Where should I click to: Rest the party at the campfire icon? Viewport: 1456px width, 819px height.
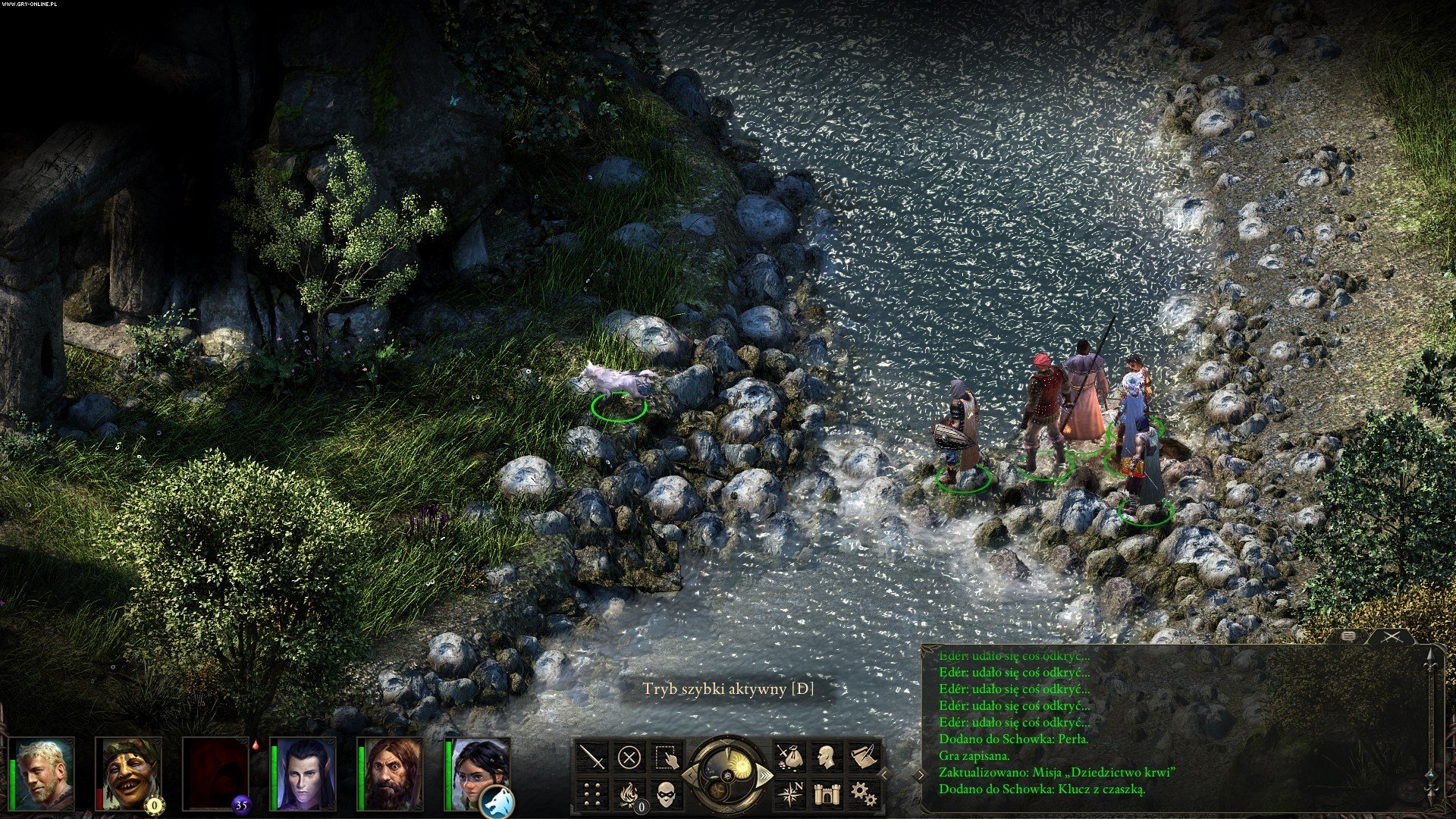pos(629,794)
